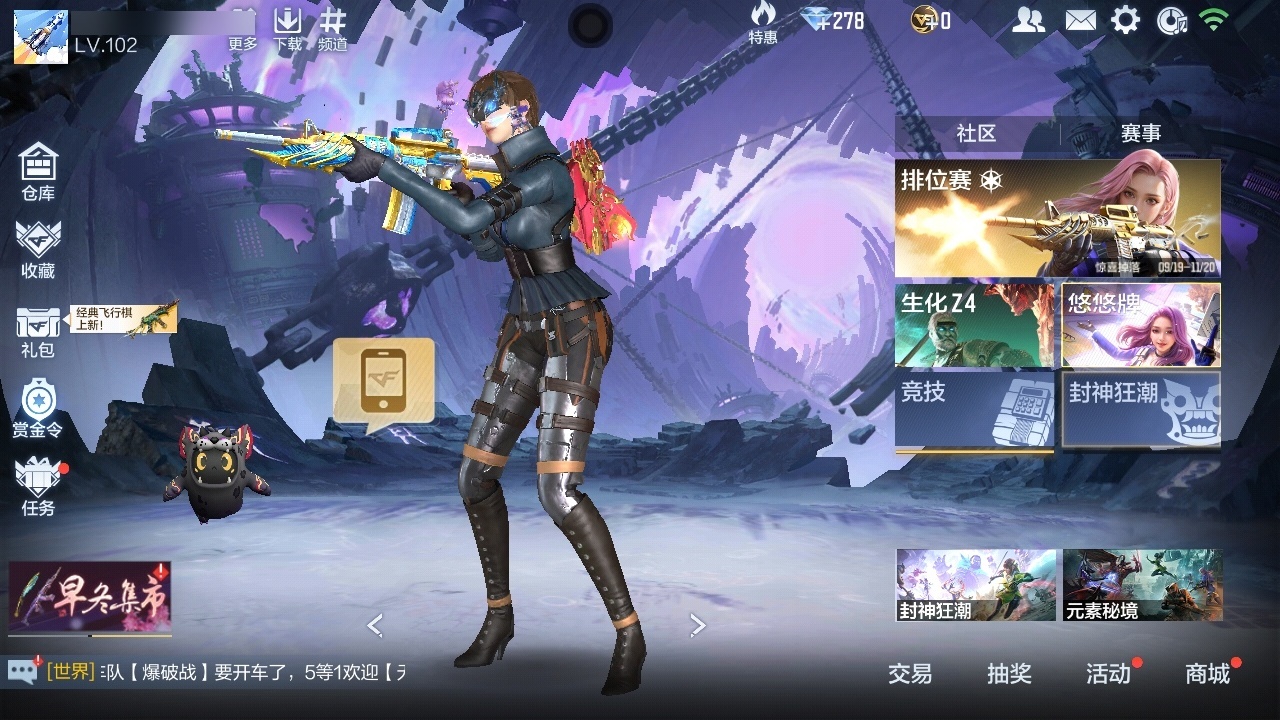Open the 赏金令 bounty pass
The image size is (1280, 720).
pos(38,408)
